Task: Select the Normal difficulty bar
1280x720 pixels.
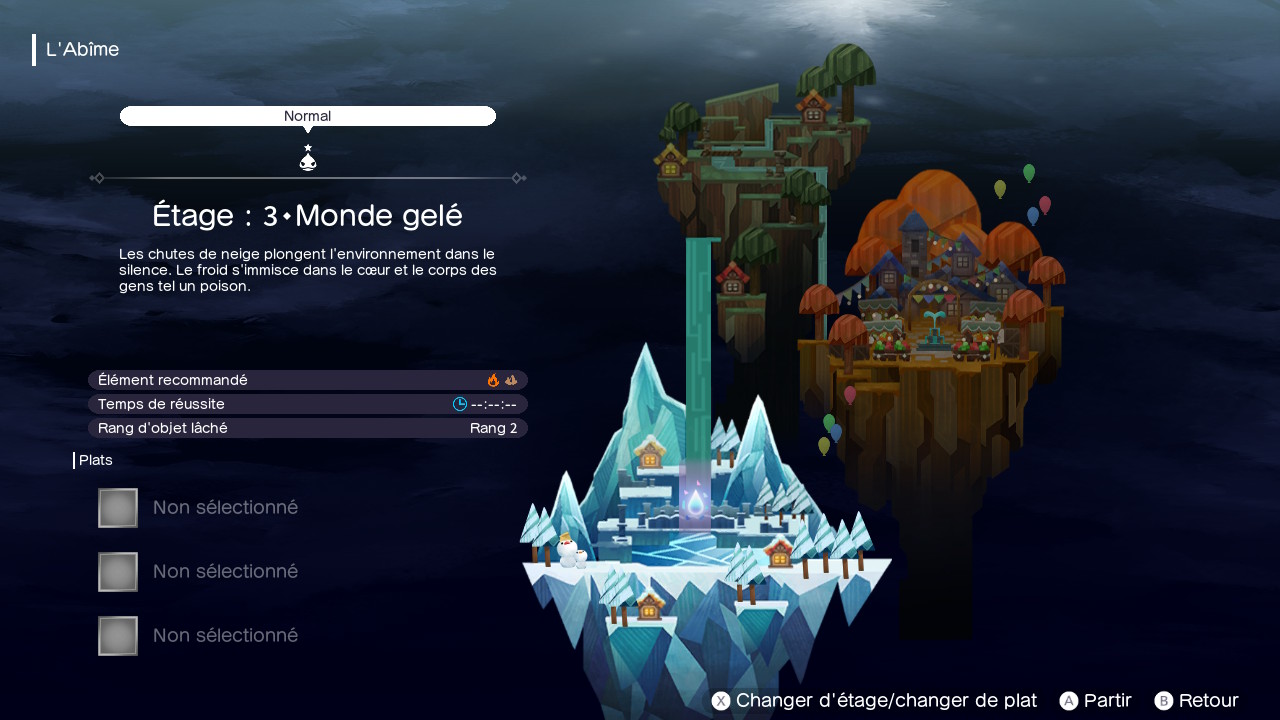Action: pos(307,116)
